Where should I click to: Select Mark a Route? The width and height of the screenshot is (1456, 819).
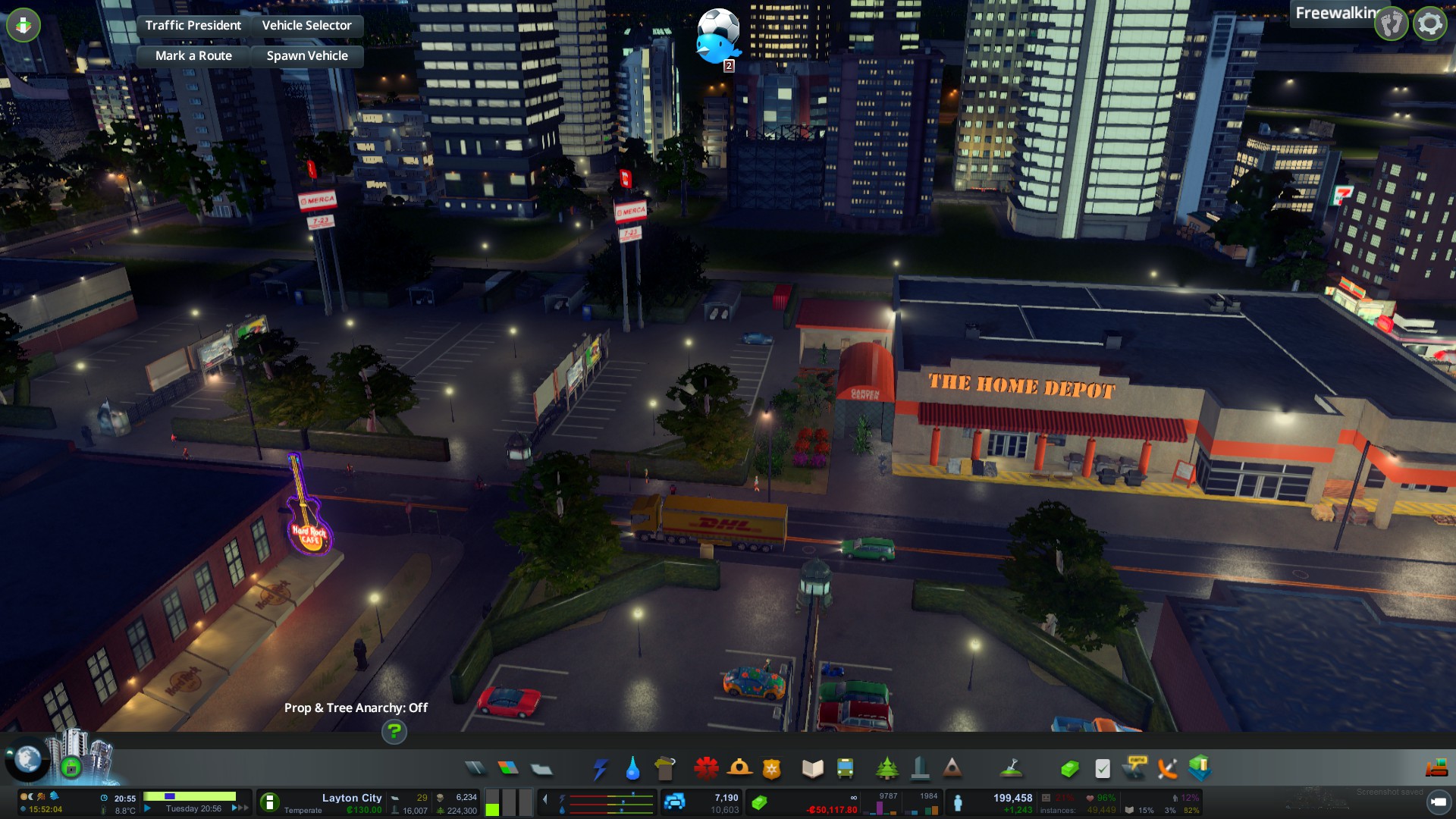(x=193, y=56)
